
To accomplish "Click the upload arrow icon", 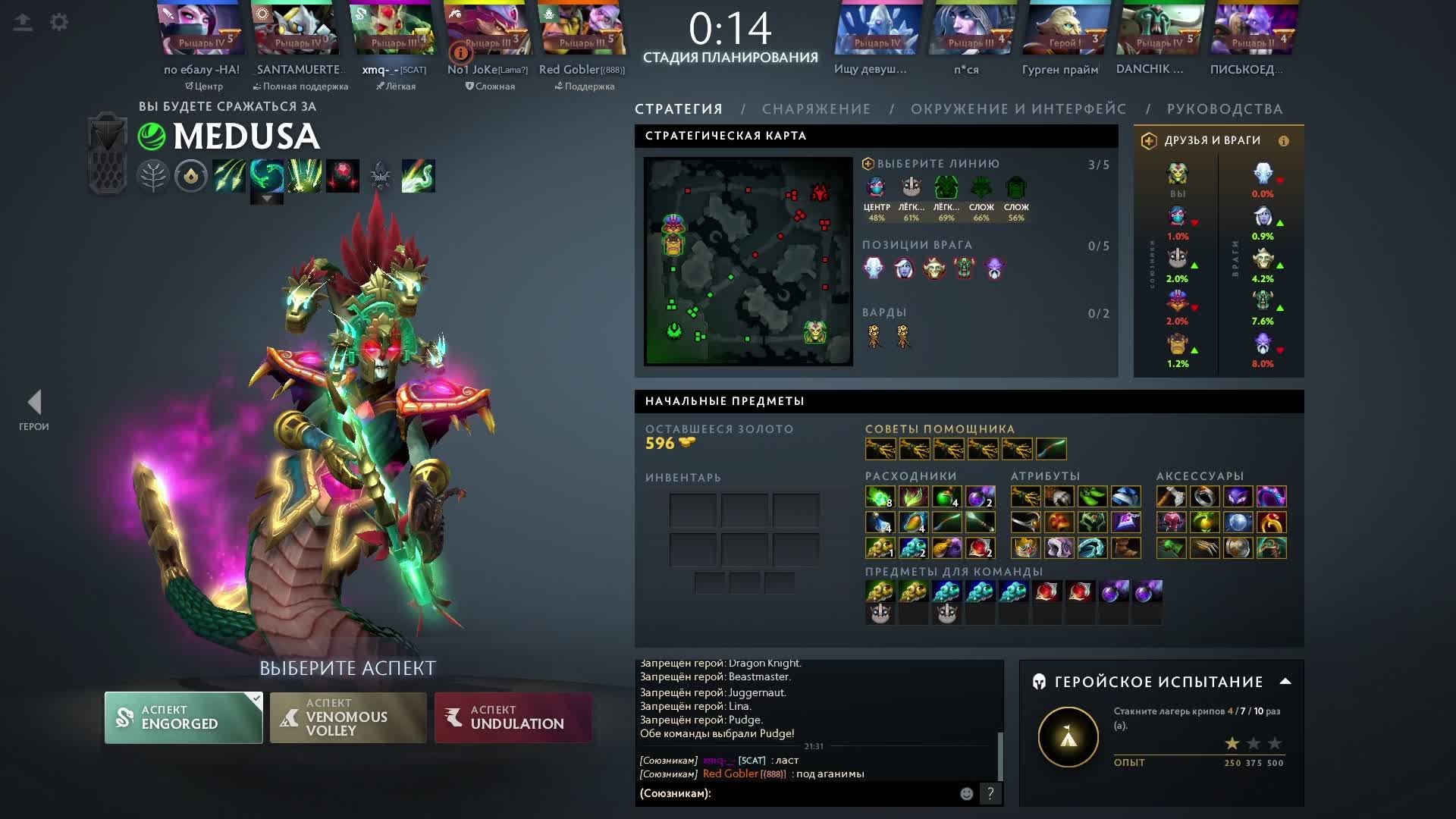I will click(x=23, y=22).
